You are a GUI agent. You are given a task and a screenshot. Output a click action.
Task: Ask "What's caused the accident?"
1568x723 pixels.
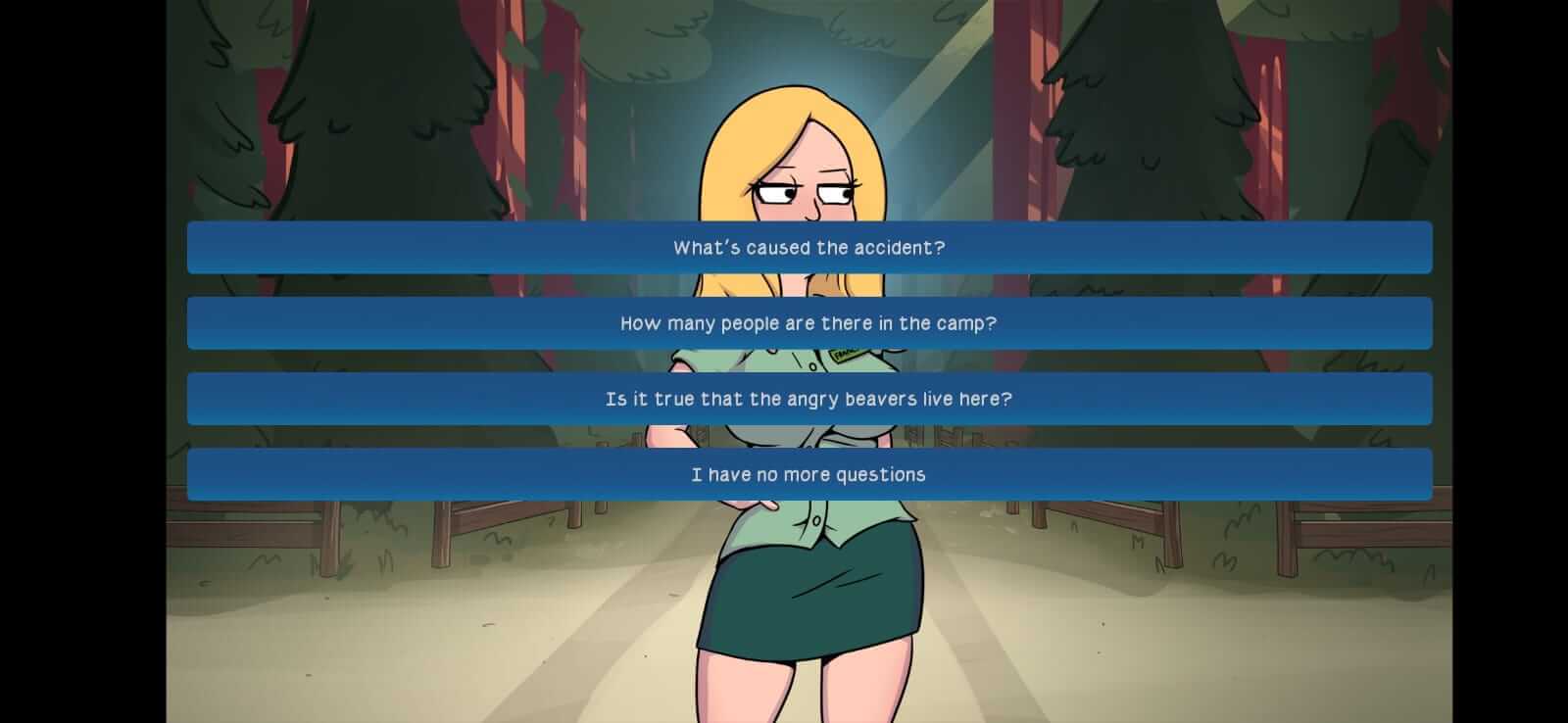pos(808,247)
